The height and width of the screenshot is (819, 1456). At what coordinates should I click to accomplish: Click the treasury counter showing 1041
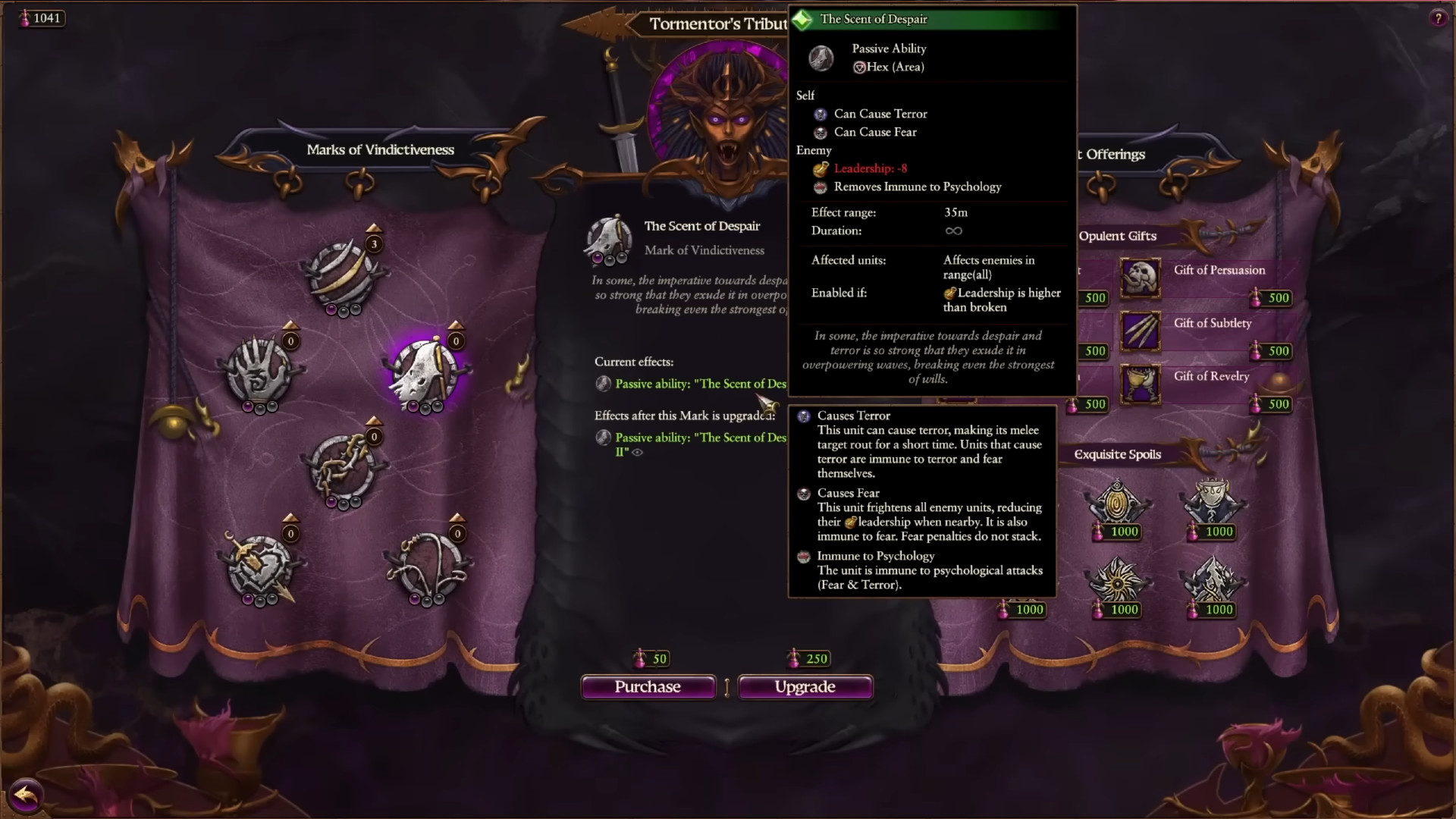tap(42, 17)
